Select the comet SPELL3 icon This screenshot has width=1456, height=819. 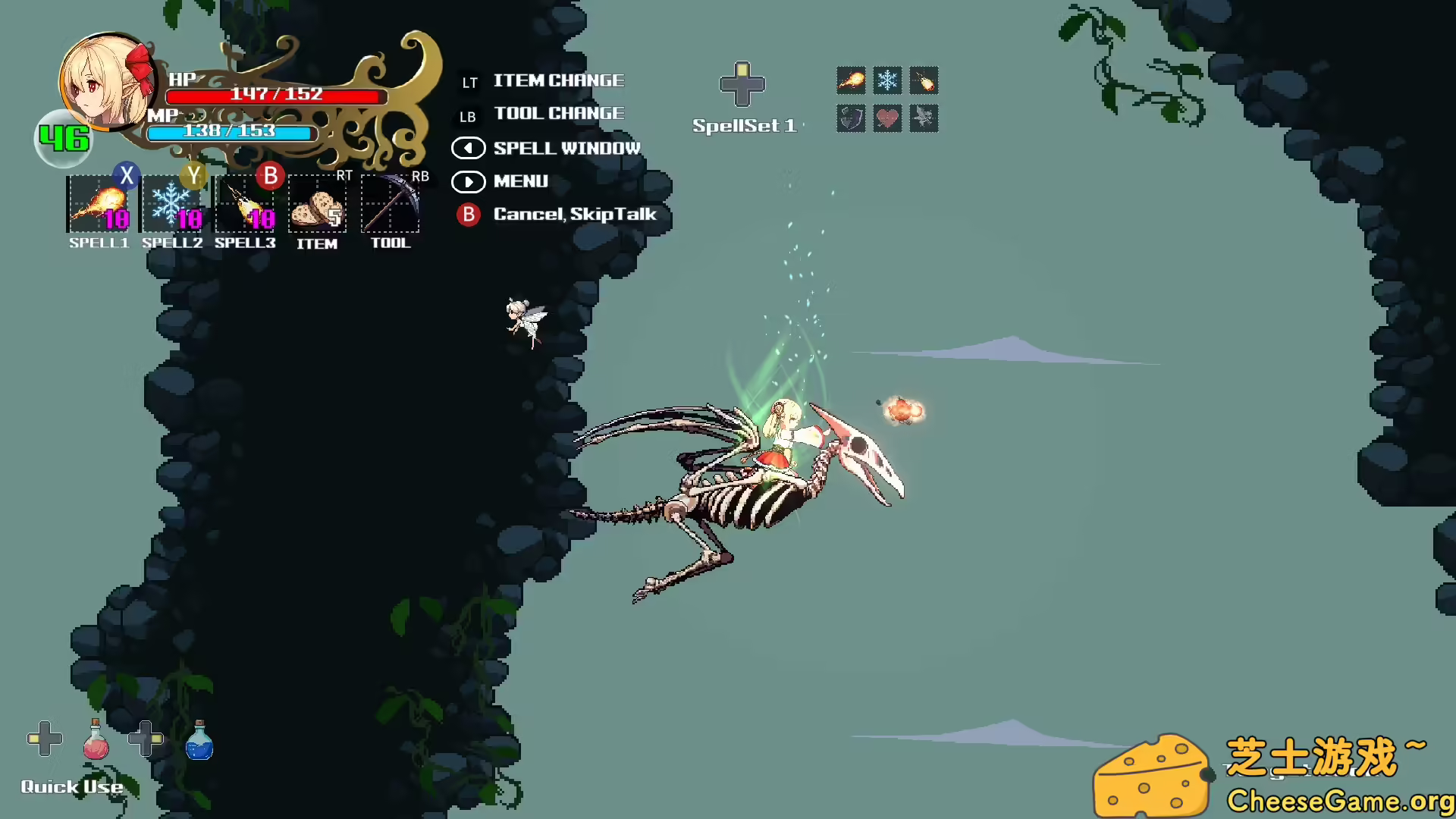tap(245, 206)
